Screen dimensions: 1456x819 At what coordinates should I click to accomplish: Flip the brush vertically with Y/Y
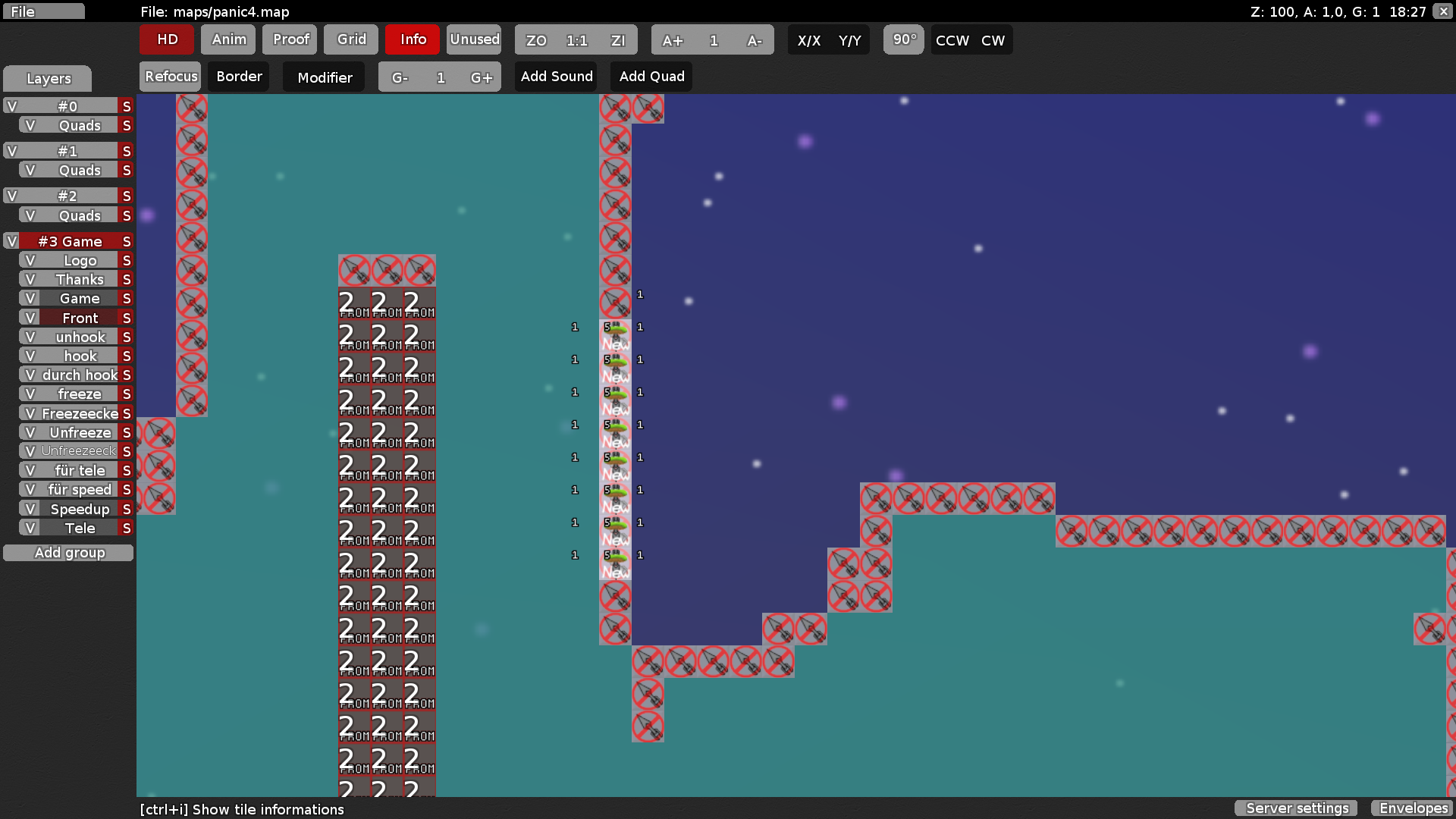[x=849, y=40]
